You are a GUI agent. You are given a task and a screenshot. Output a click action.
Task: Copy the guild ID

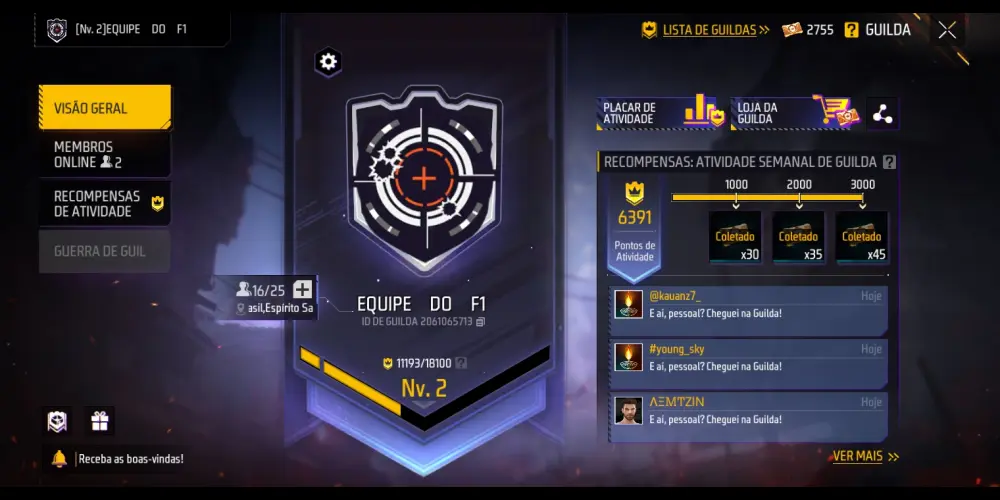(481, 322)
